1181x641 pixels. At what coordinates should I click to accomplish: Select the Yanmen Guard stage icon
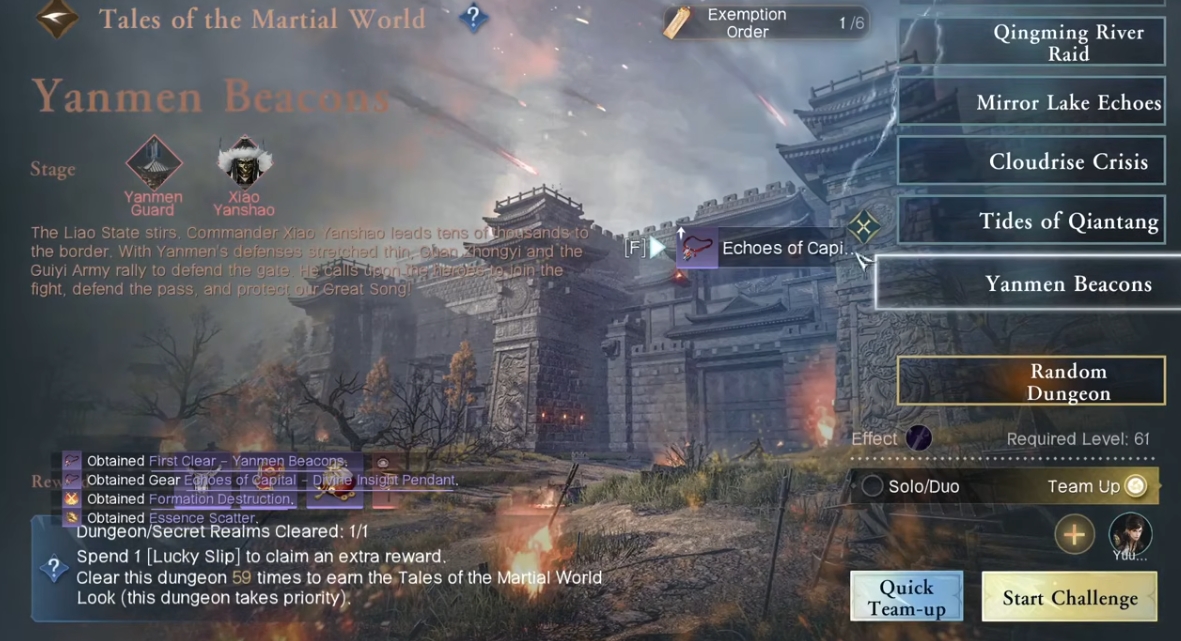click(153, 163)
